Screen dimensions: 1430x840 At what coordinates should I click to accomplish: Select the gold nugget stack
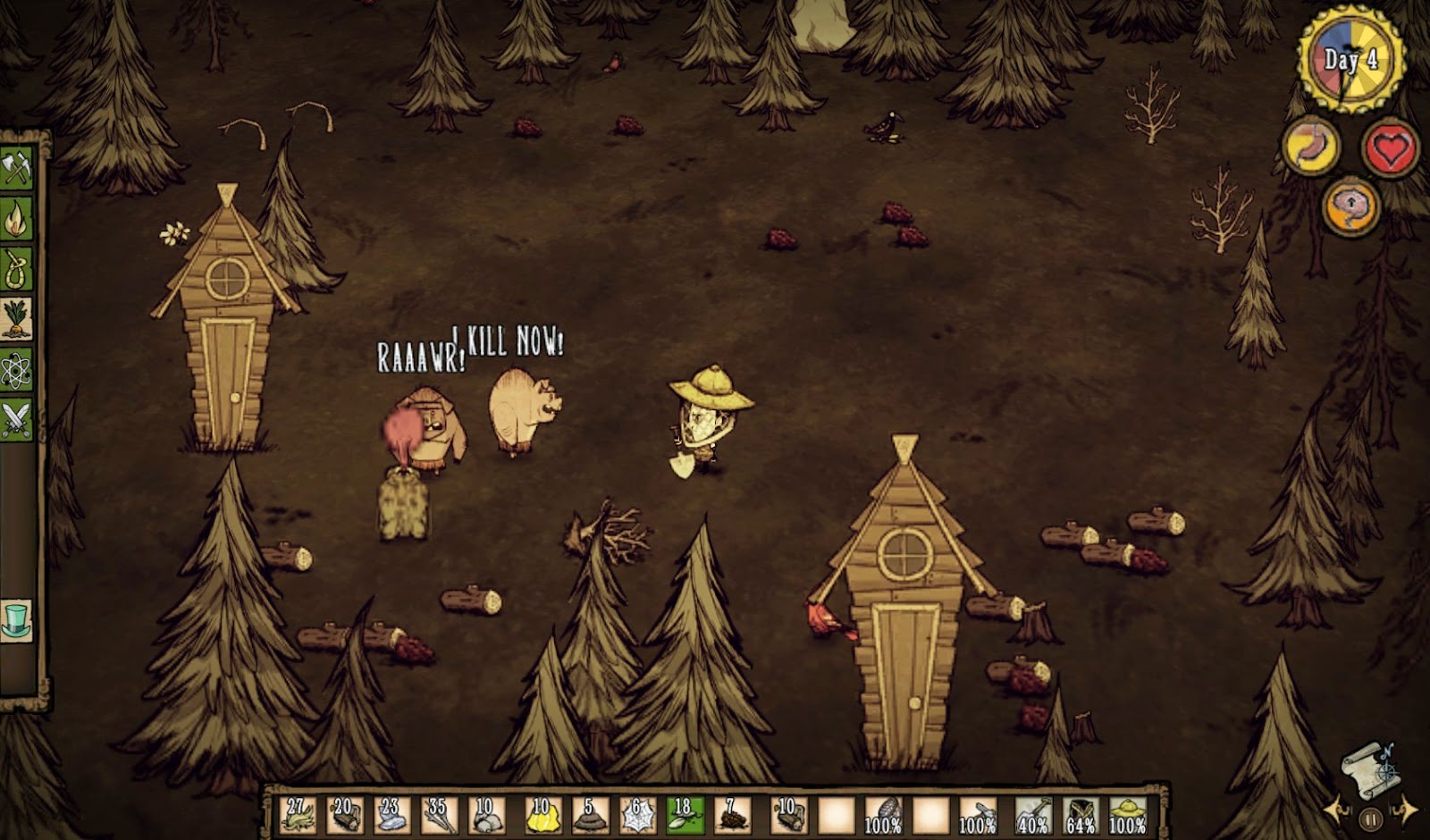pyautogui.click(x=543, y=814)
